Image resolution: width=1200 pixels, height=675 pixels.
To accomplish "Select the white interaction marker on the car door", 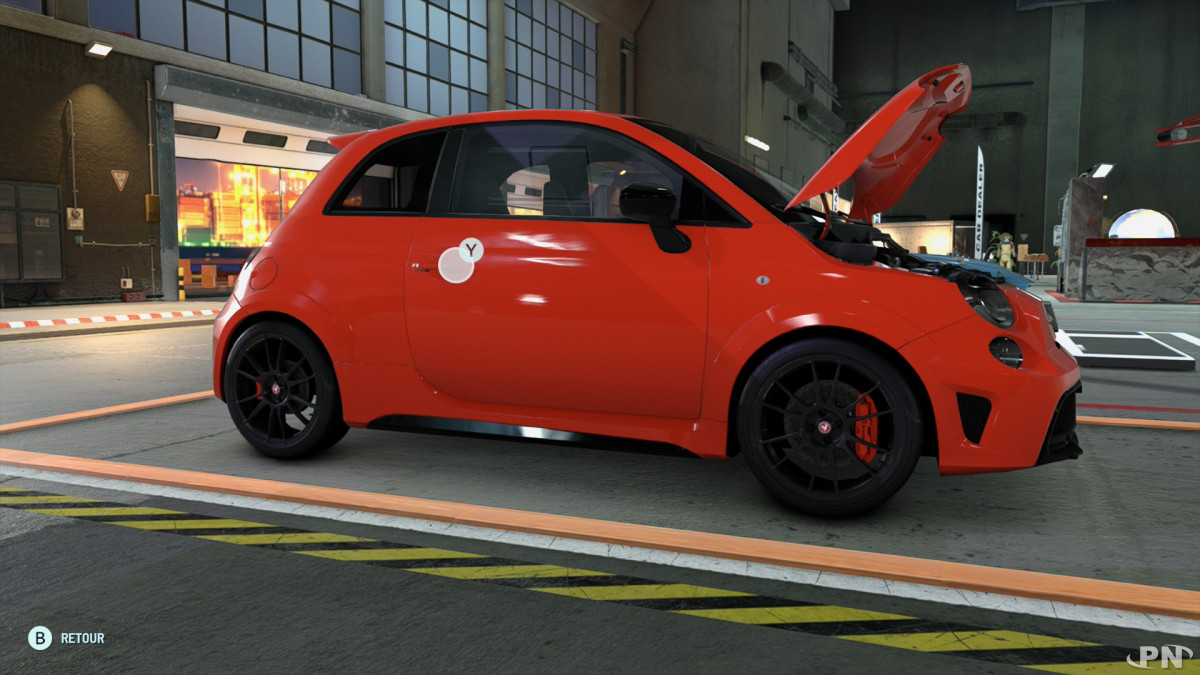I will pyautogui.click(x=456, y=265).
